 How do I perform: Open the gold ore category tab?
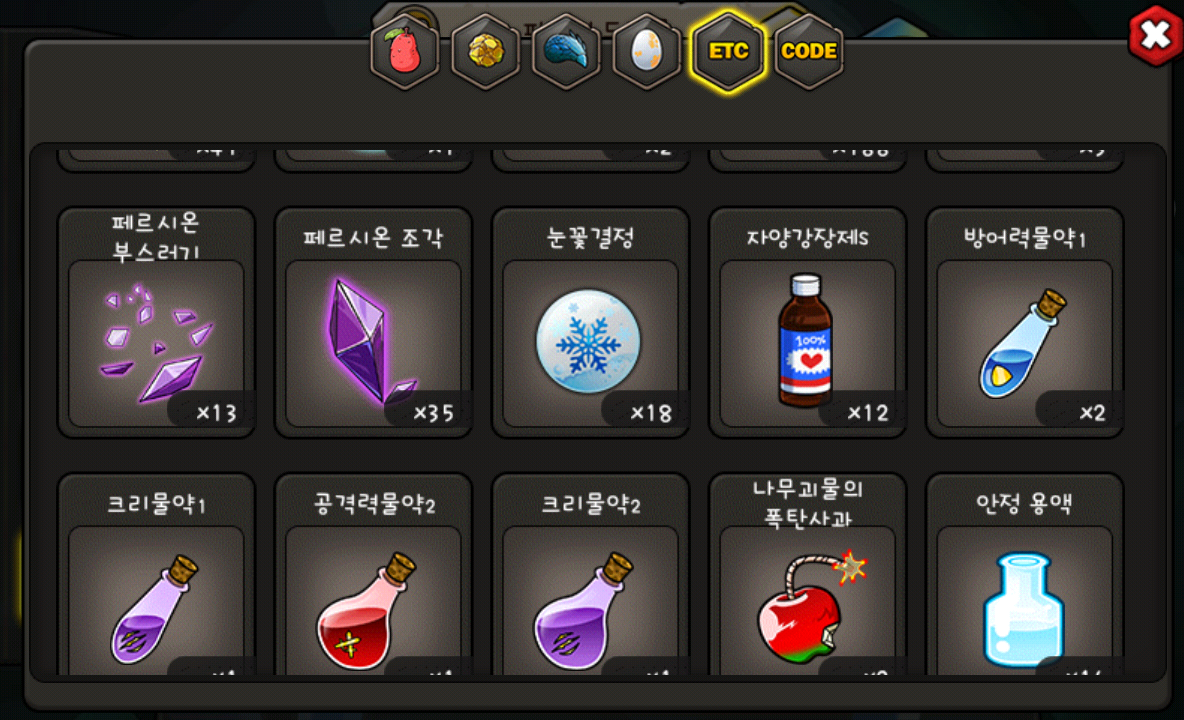point(485,51)
